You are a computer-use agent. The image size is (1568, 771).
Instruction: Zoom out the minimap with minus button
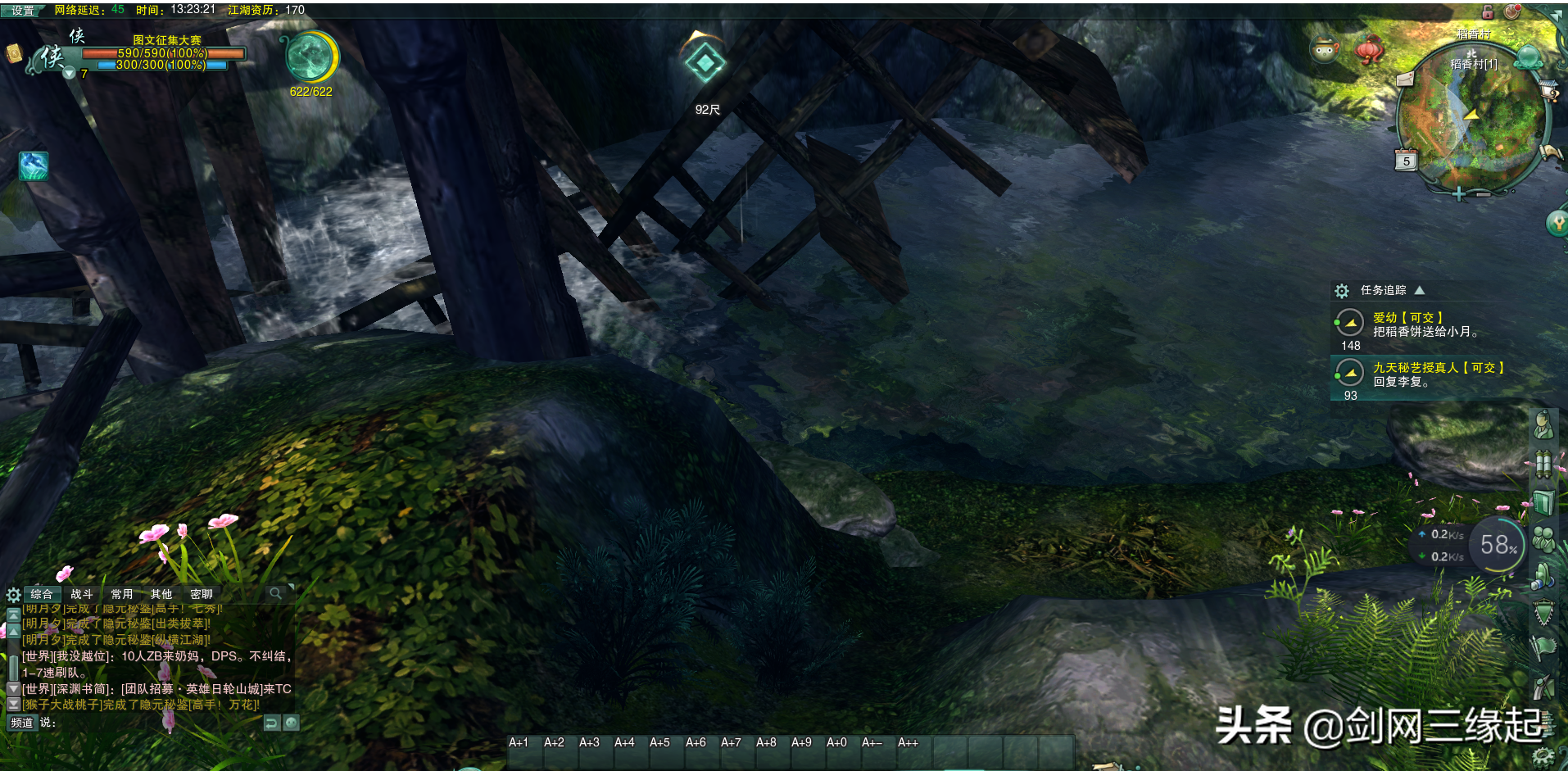1484,194
